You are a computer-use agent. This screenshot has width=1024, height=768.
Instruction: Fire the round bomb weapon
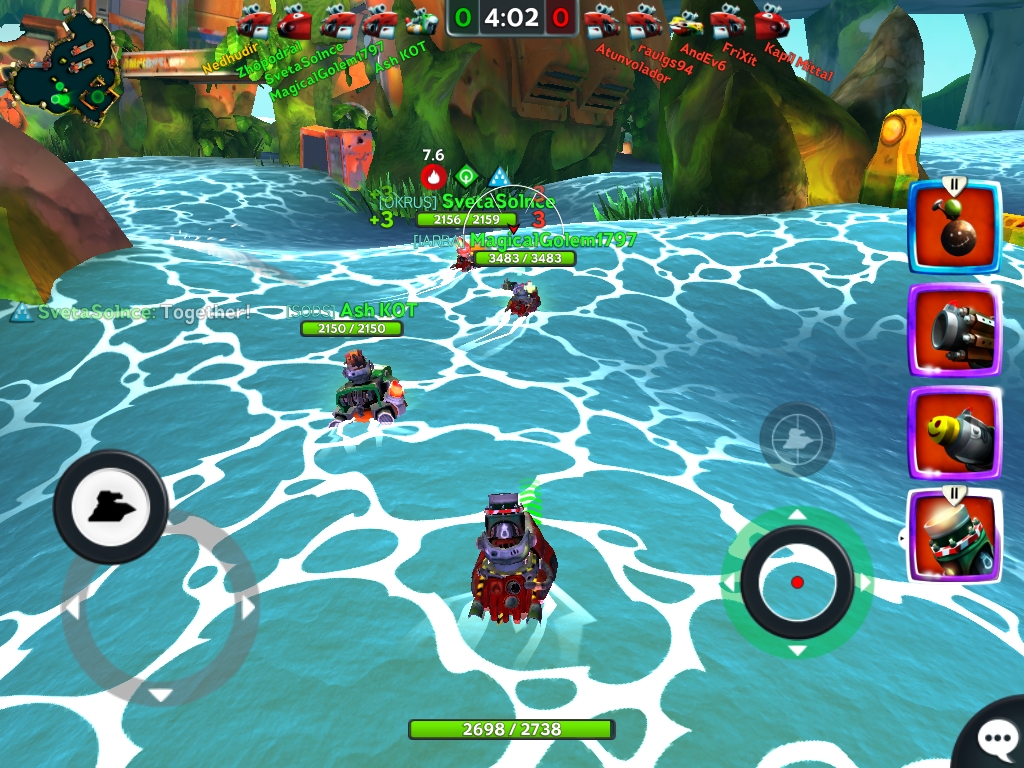click(954, 227)
